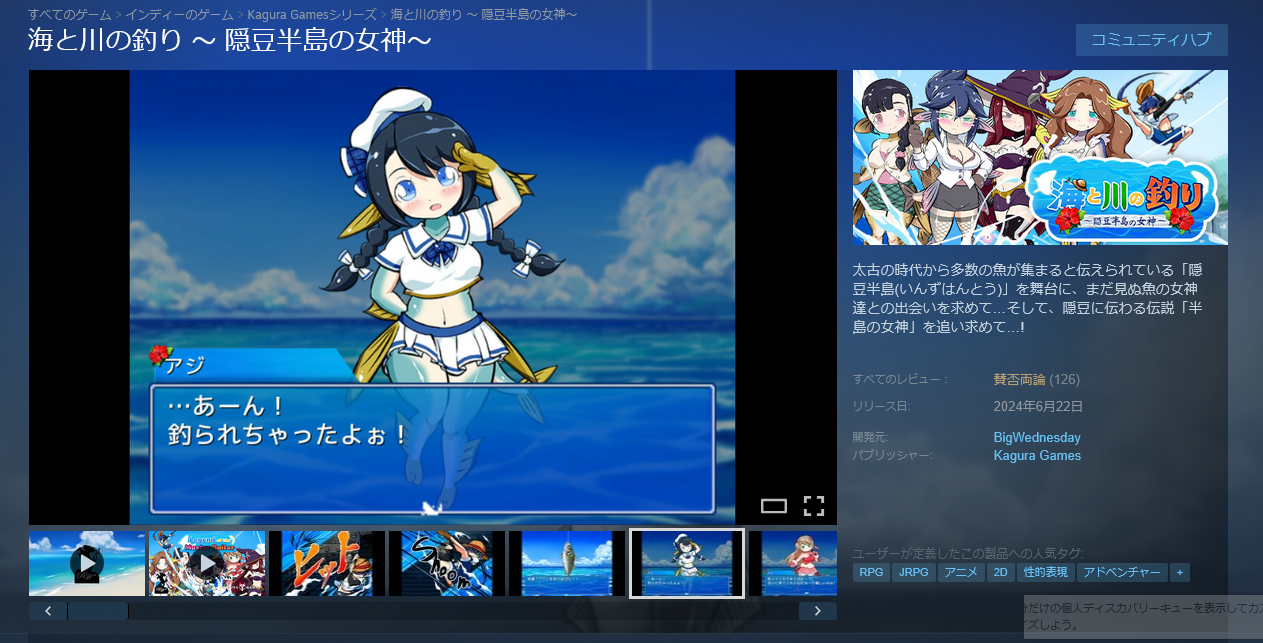Click the thumbnail strip left arrow
Viewport: 1263px width, 643px height.
click(48, 611)
